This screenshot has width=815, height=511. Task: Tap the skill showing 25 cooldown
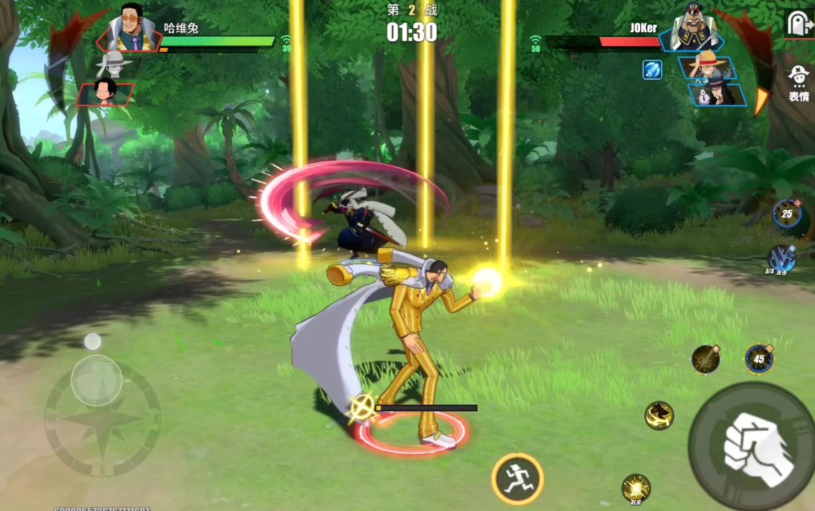point(787,212)
